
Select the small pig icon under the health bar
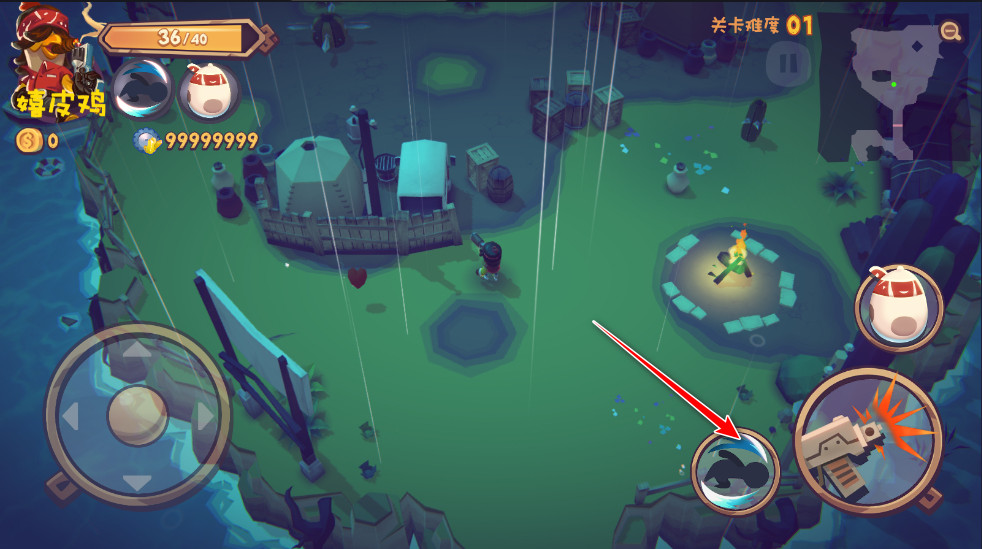click(208, 91)
